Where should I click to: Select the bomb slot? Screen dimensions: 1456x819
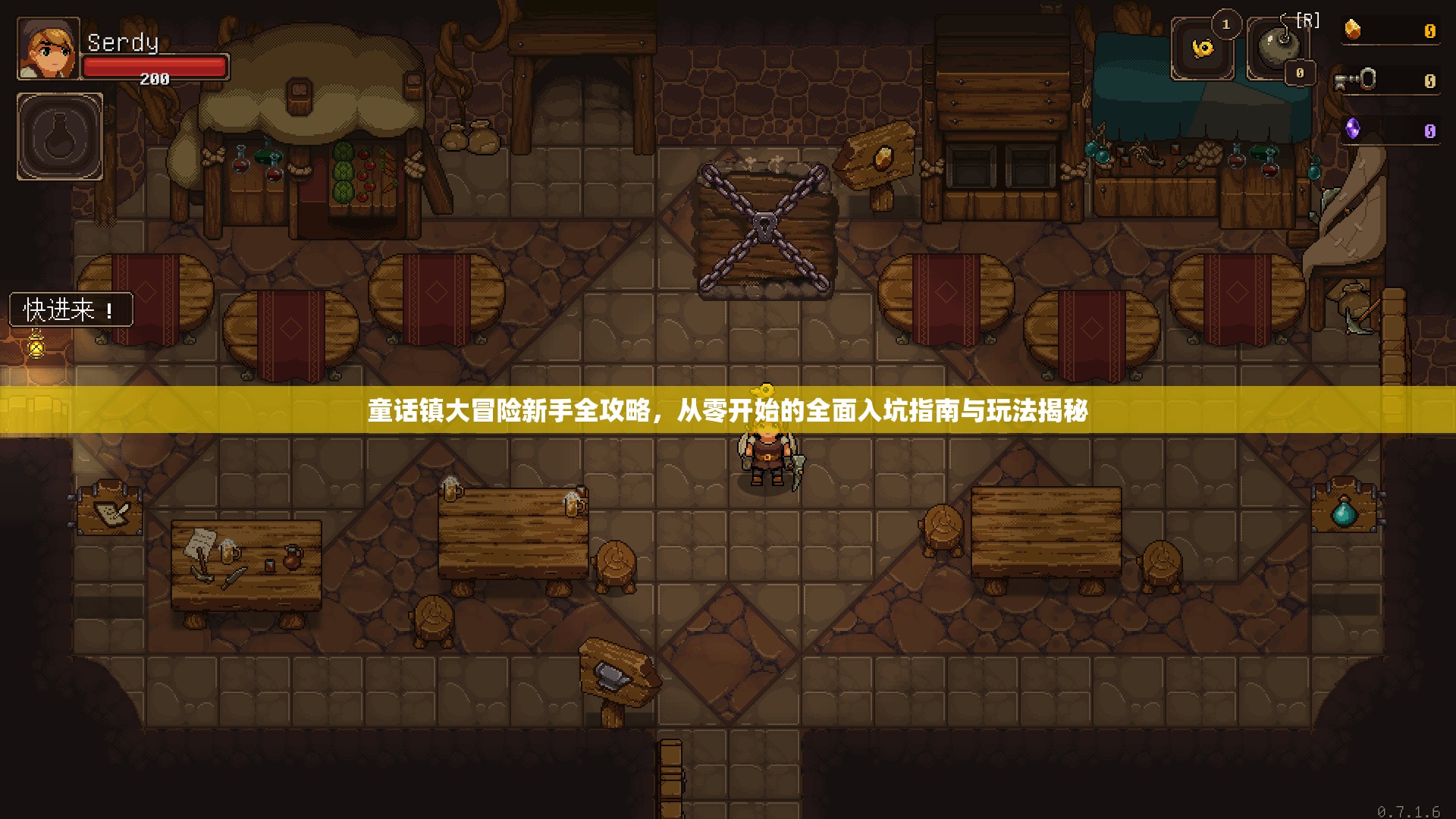(1278, 48)
